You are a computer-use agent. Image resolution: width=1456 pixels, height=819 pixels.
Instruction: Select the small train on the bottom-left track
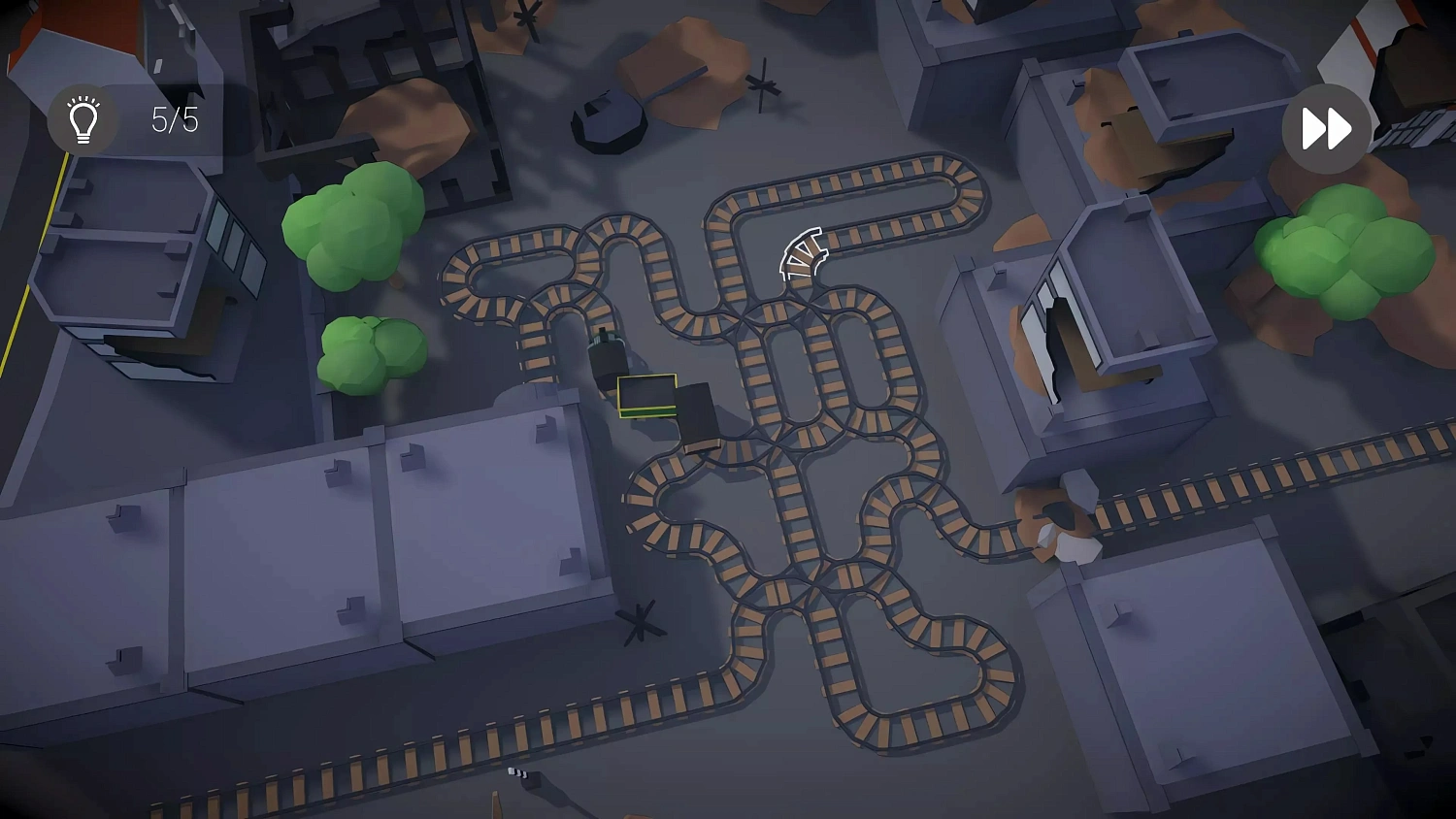pos(517,773)
